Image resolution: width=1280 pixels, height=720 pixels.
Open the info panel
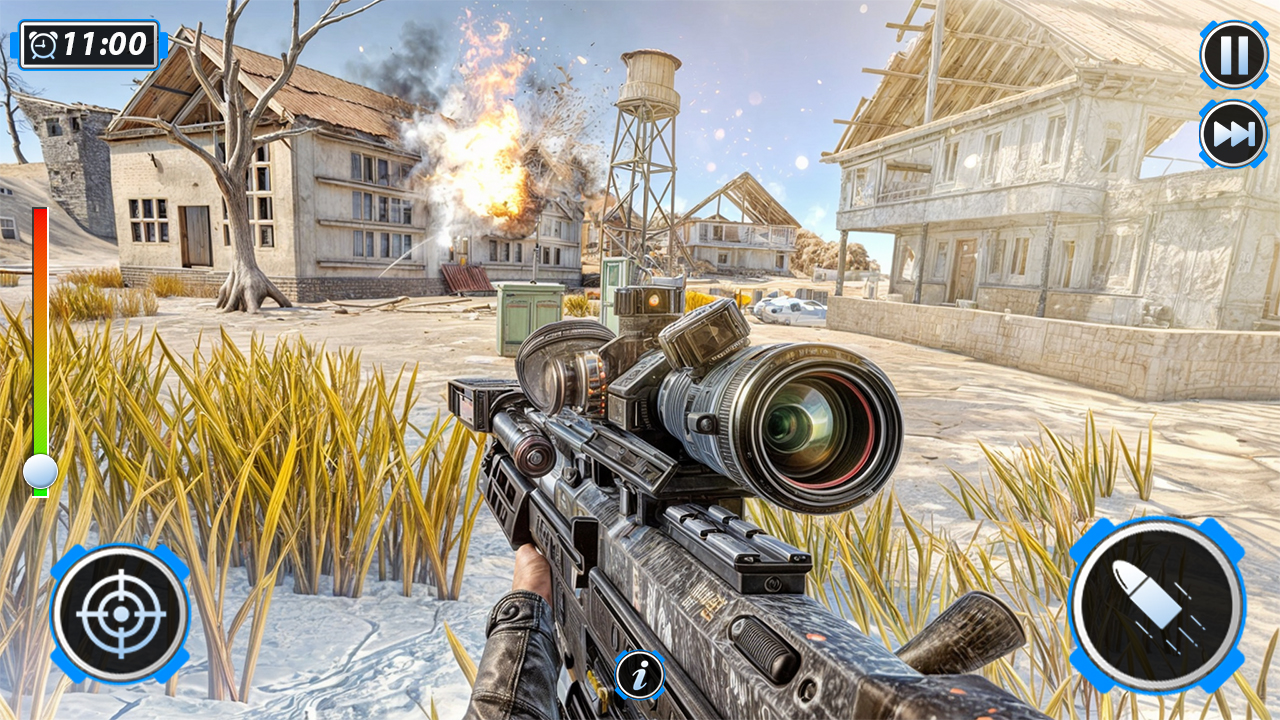(x=640, y=673)
